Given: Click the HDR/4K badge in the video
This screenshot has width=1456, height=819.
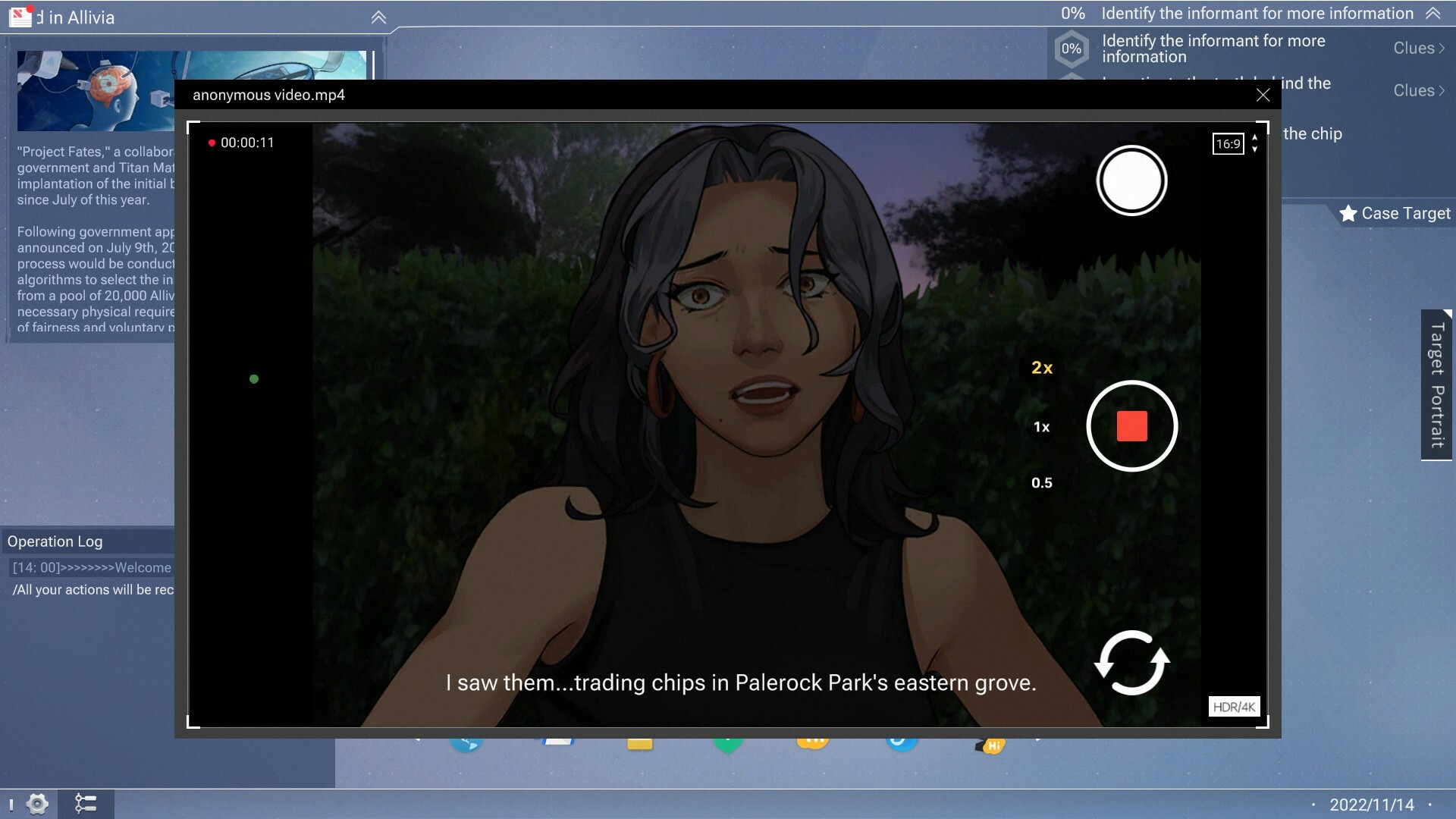Looking at the screenshot, I should (x=1233, y=706).
